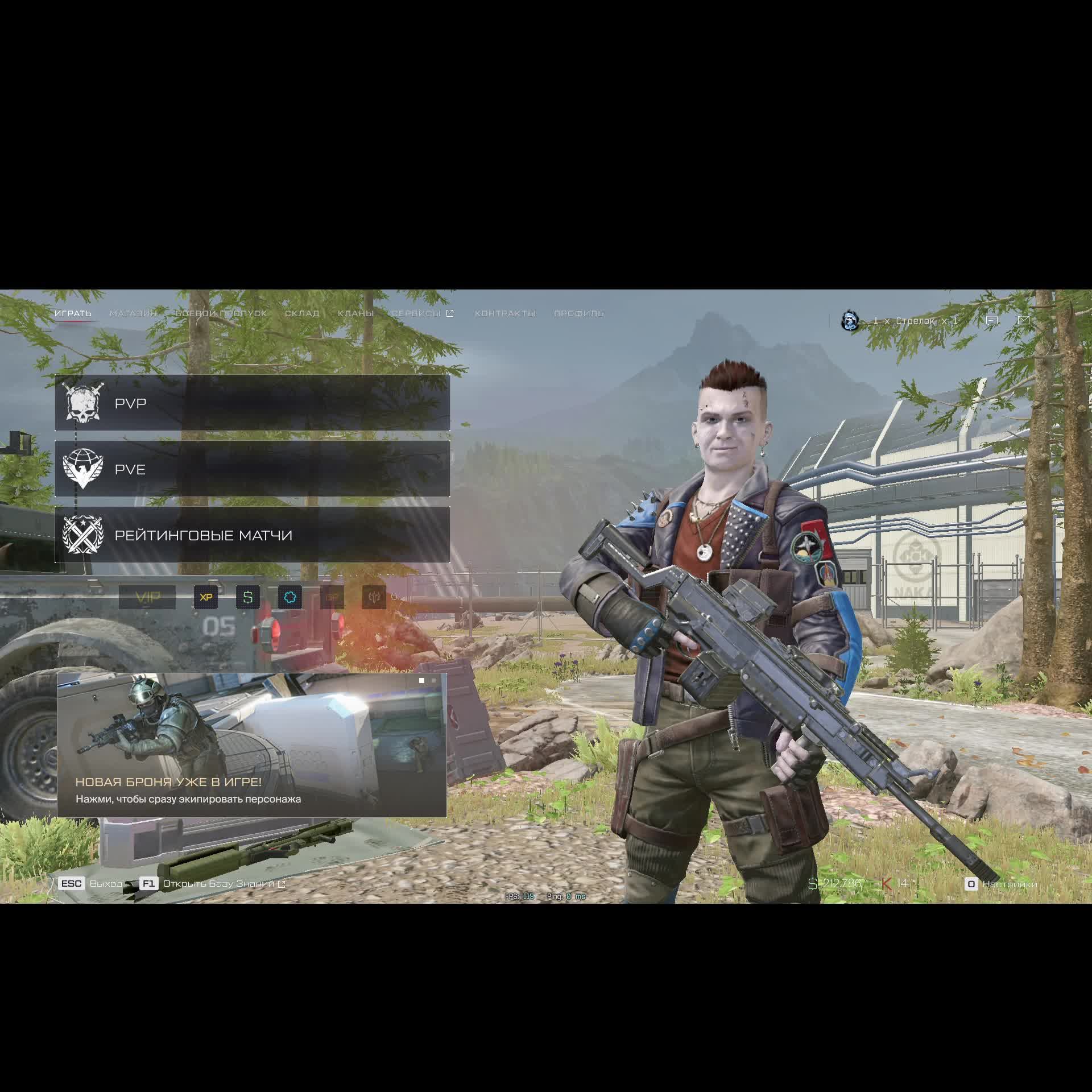The width and height of the screenshot is (1092, 1092).
Task: Click the VIP booster badge
Action: 147,597
